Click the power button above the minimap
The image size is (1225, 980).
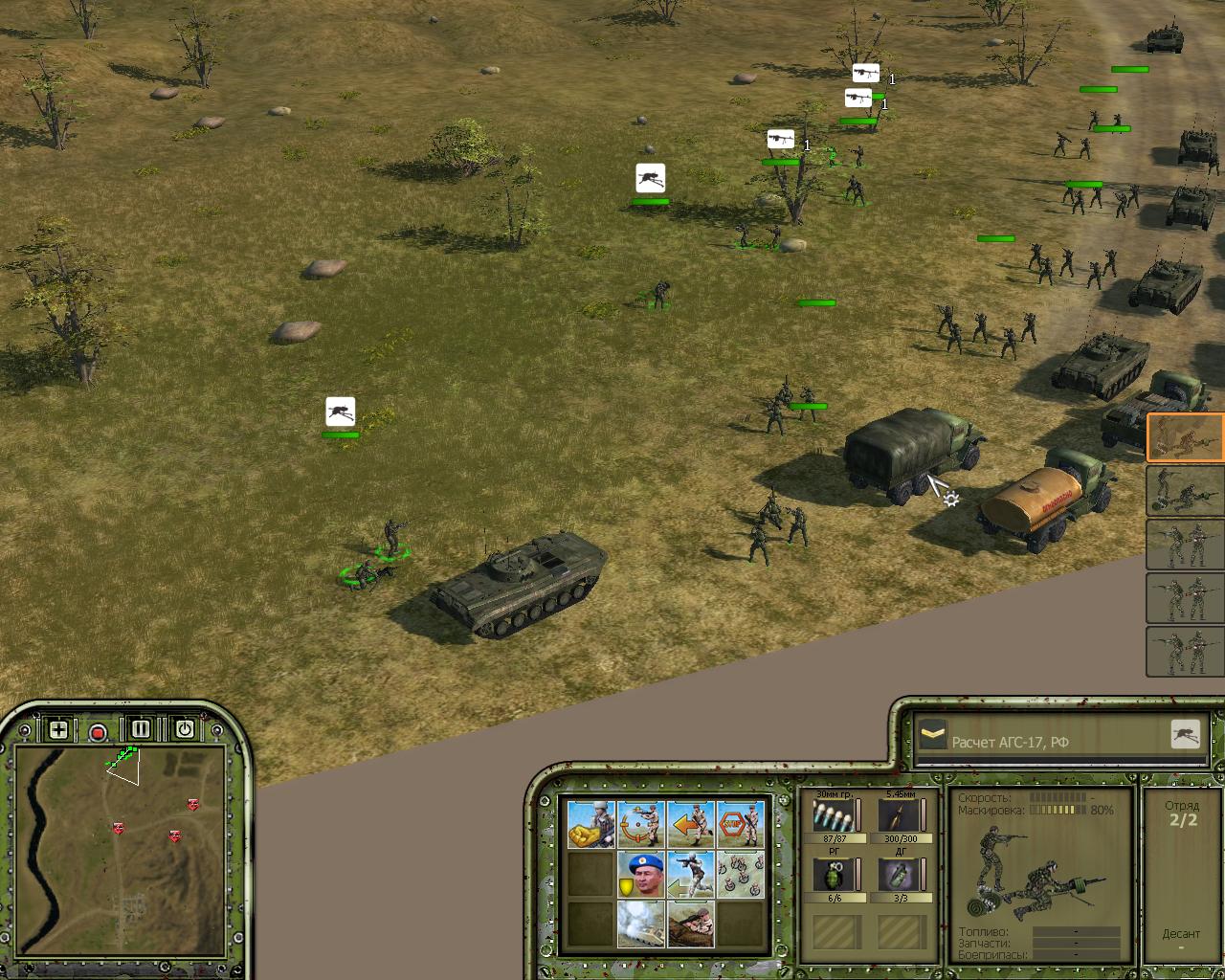point(184,729)
